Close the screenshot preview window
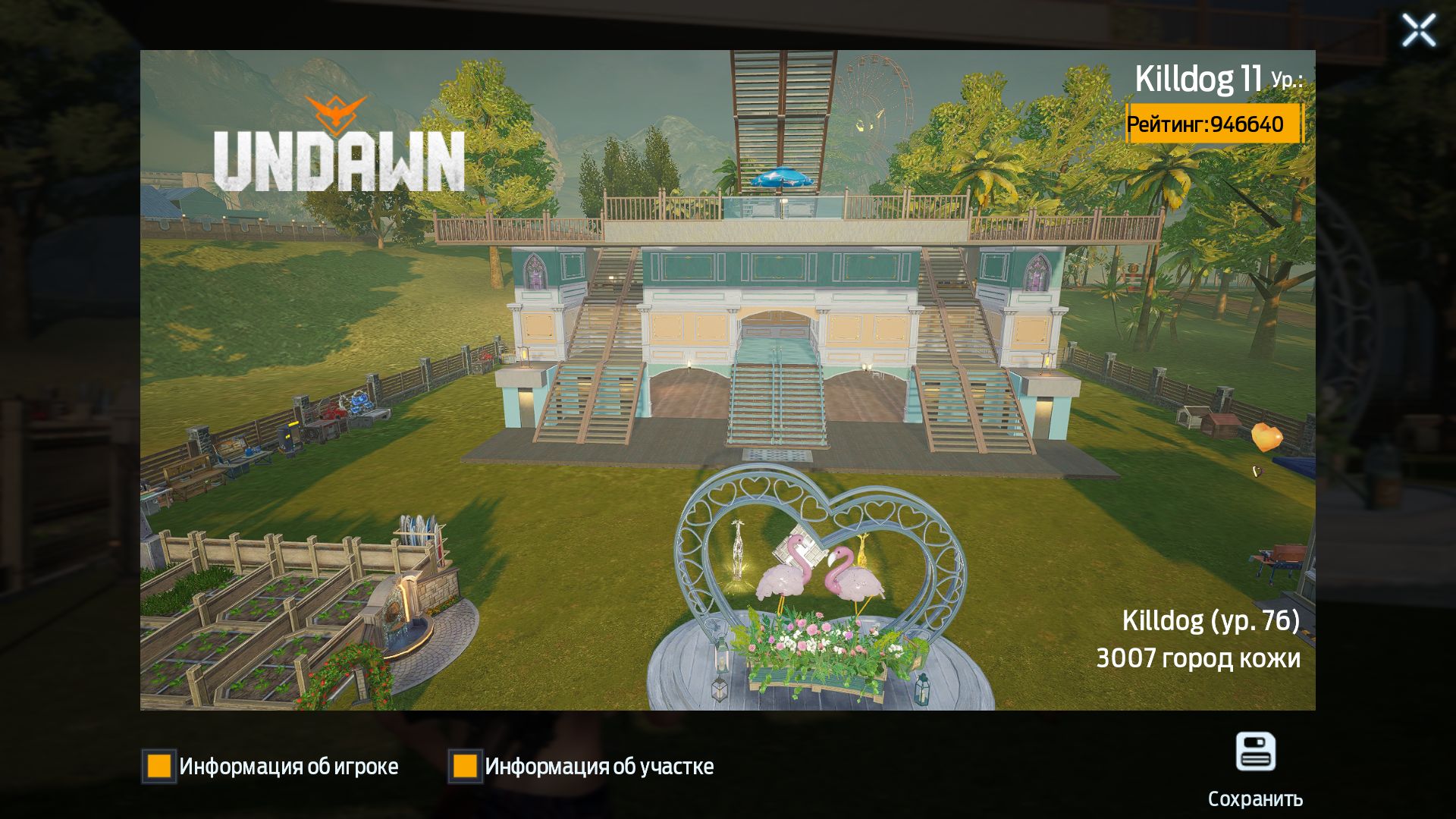Screen dimensions: 1456x819 tap(1418, 31)
